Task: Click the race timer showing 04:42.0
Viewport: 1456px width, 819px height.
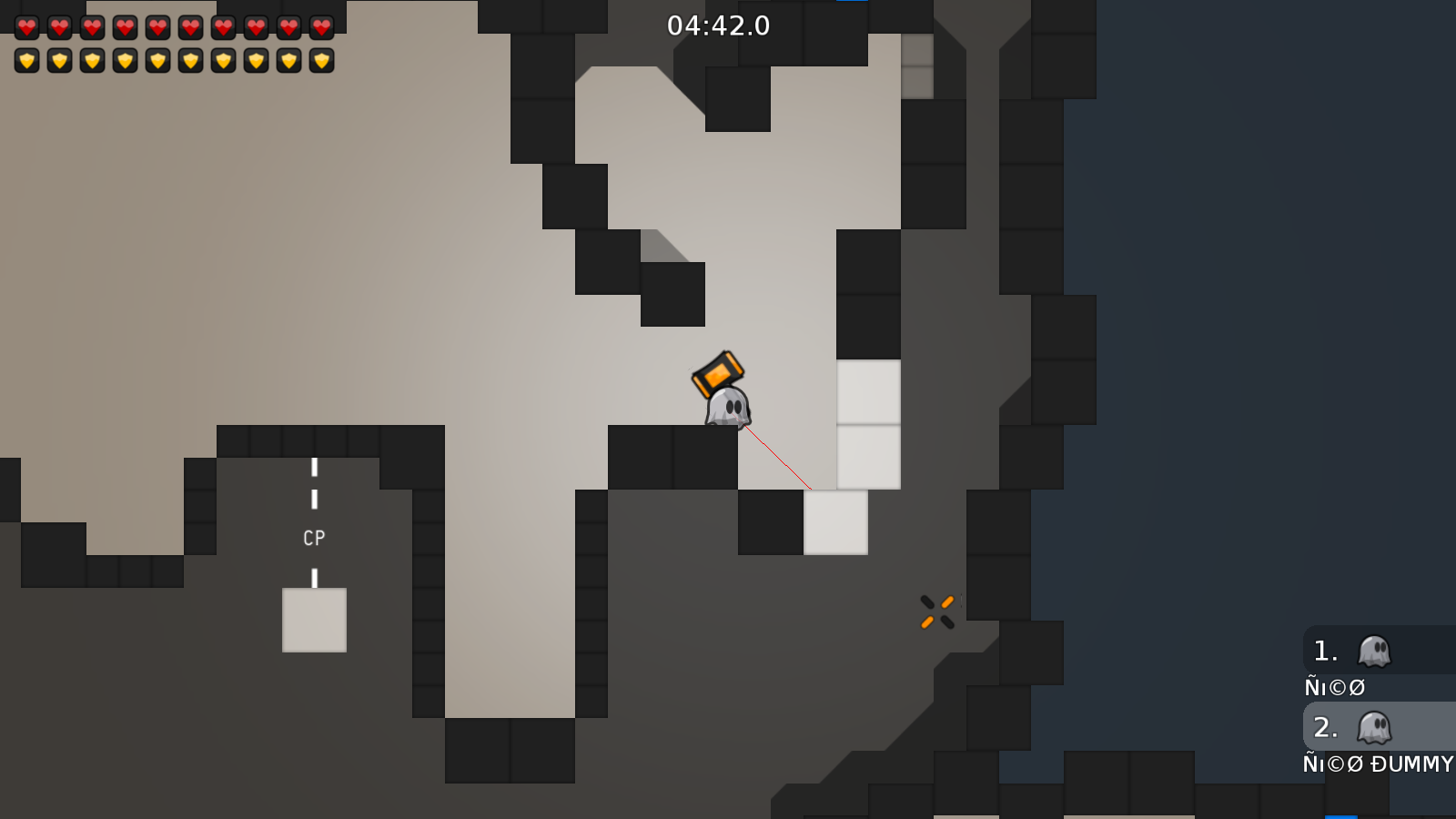Action: [x=717, y=26]
